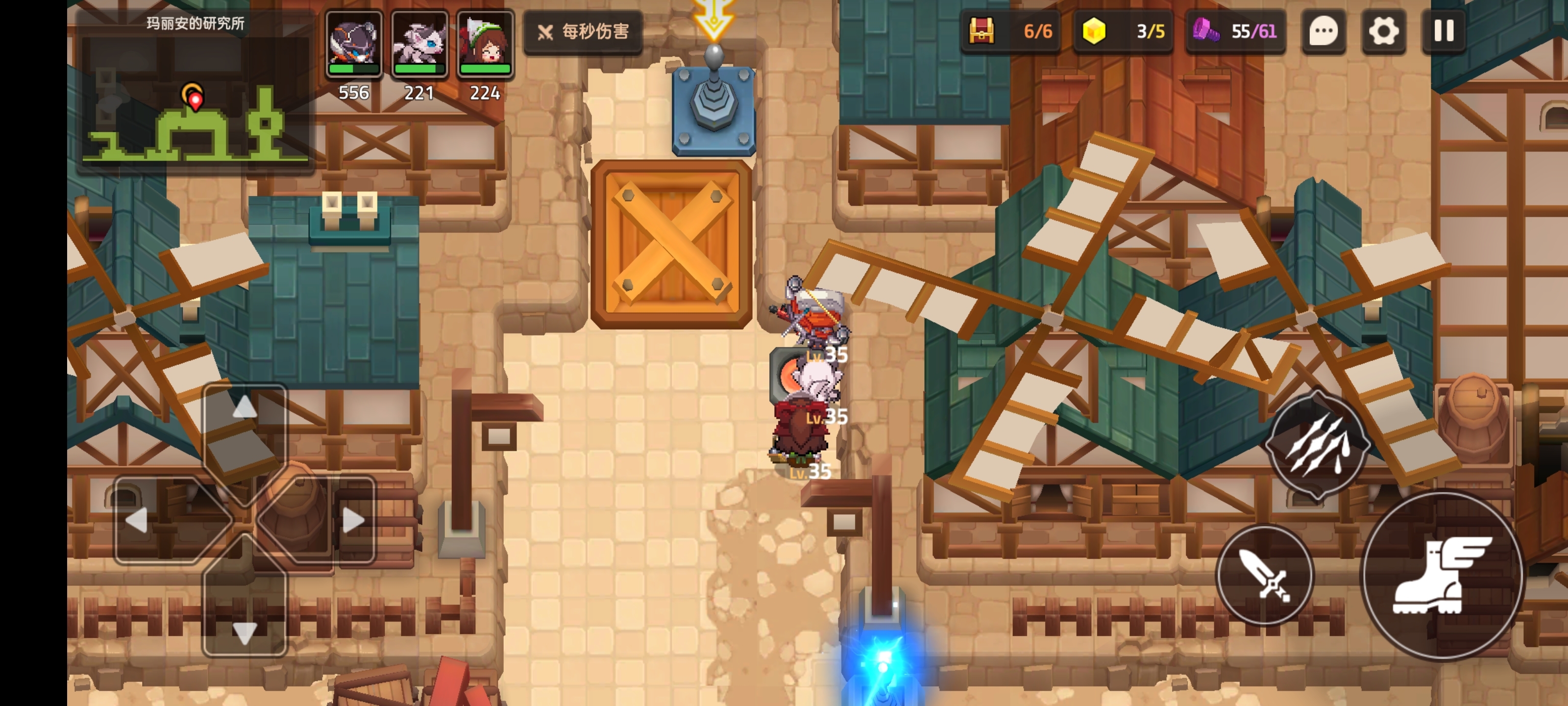Image resolution: width=1568 pixels, height=706 pixels.
Task: Open the gear settings menu
Action: [1384, 31]
